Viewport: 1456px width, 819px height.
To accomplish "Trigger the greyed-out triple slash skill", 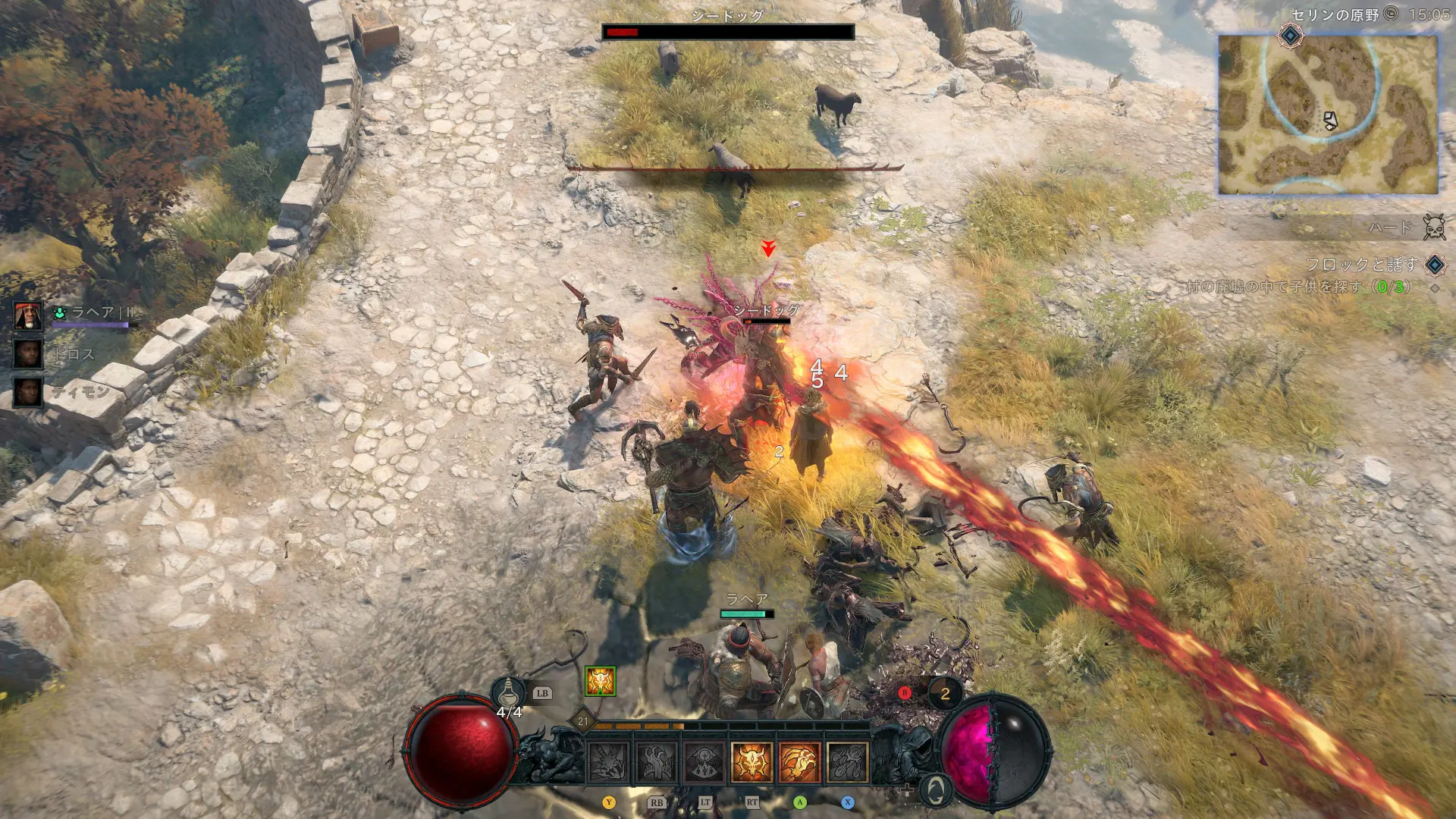I will (847, 761).
